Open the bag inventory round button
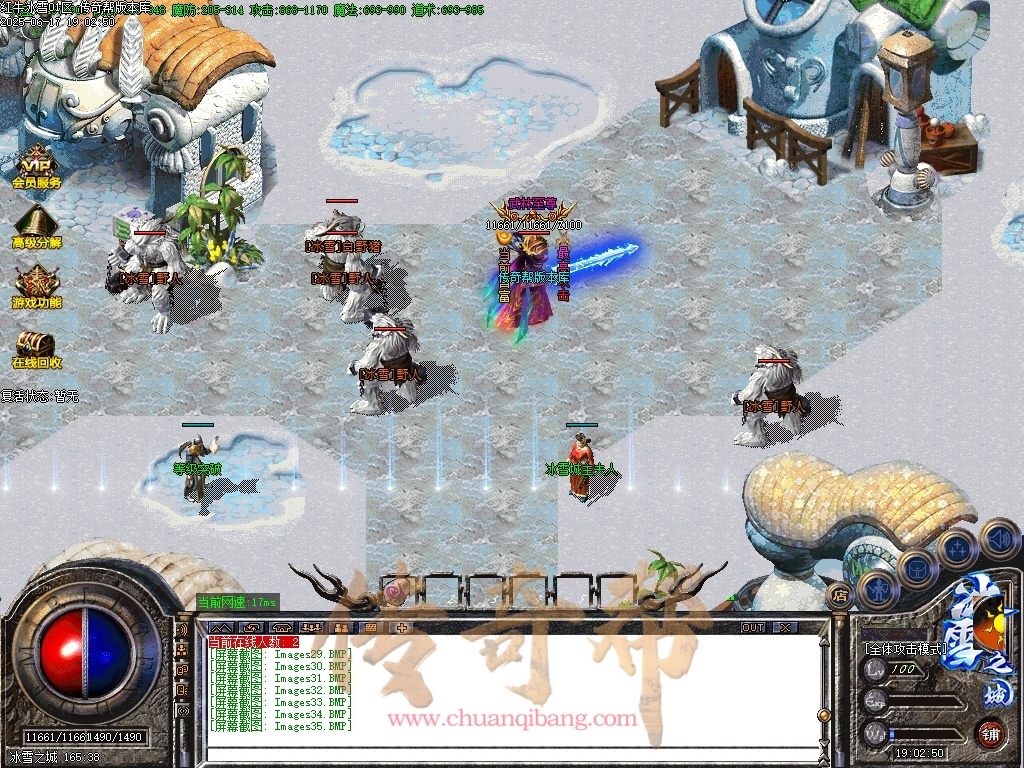This screenshot has width=1024, height=768. pyautogui.click(x=917, y=569)
